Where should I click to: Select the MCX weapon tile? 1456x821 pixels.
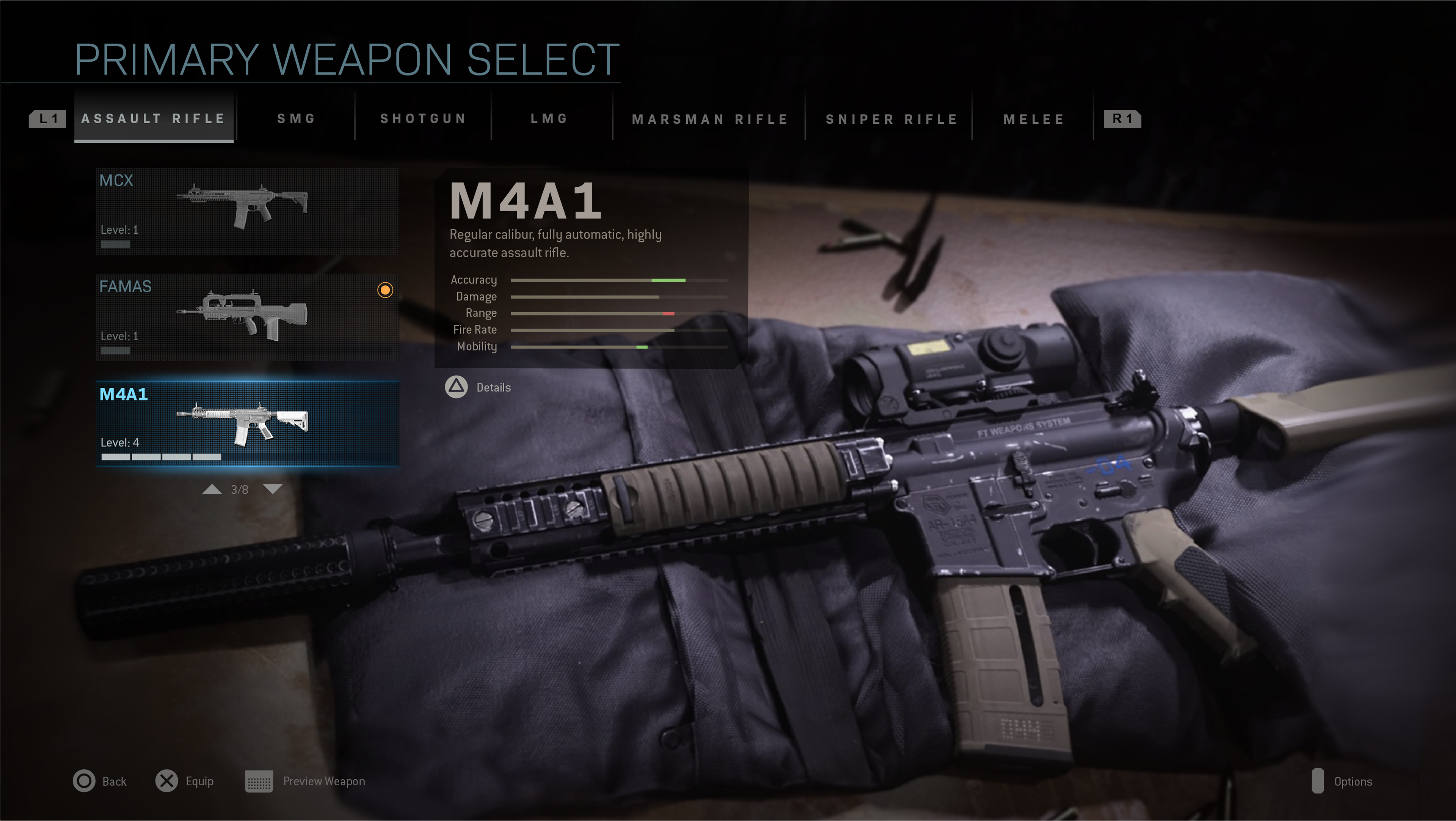pyautogui.click(x=247, y=211)
